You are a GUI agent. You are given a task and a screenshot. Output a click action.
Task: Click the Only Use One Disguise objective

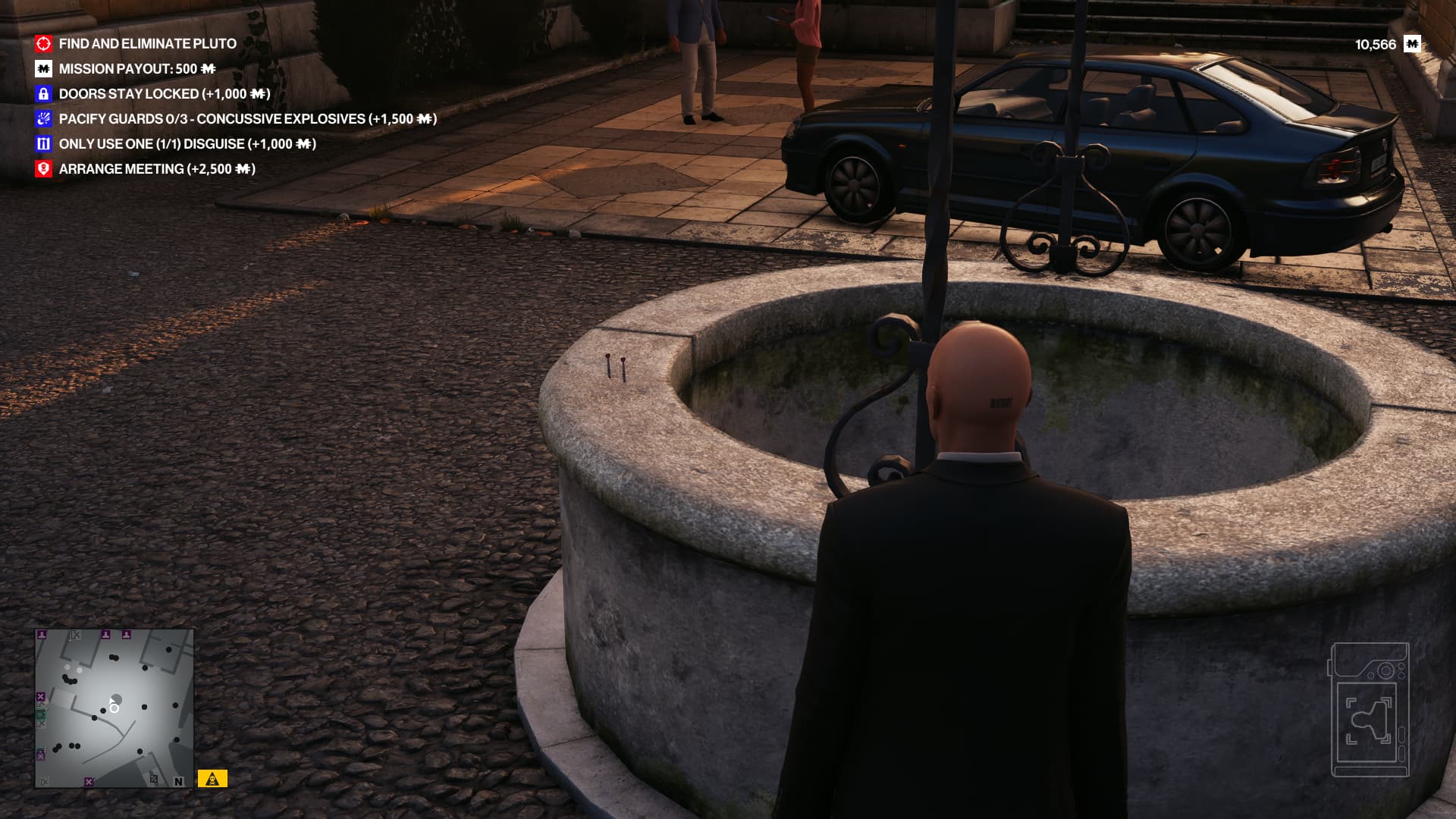point(187,144)
